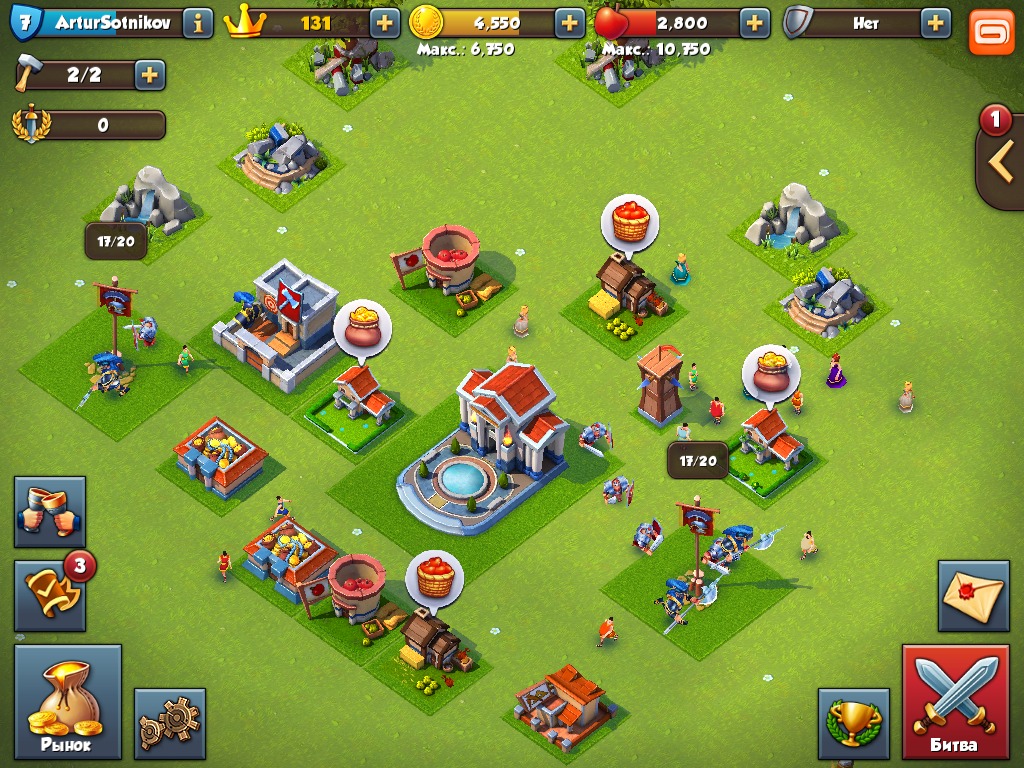Image resolution: width=1024 pixels, height=768 pixels.
Task: Get a shield using plus button
Action: 935,23
